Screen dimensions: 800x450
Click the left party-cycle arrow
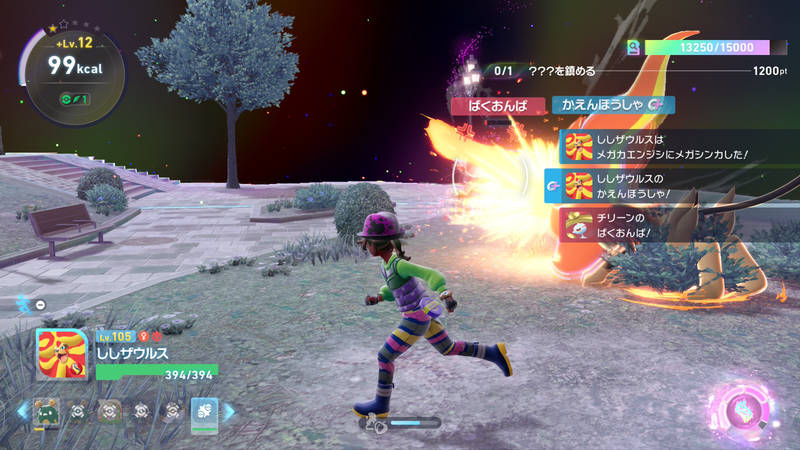(x=21, y=411)
